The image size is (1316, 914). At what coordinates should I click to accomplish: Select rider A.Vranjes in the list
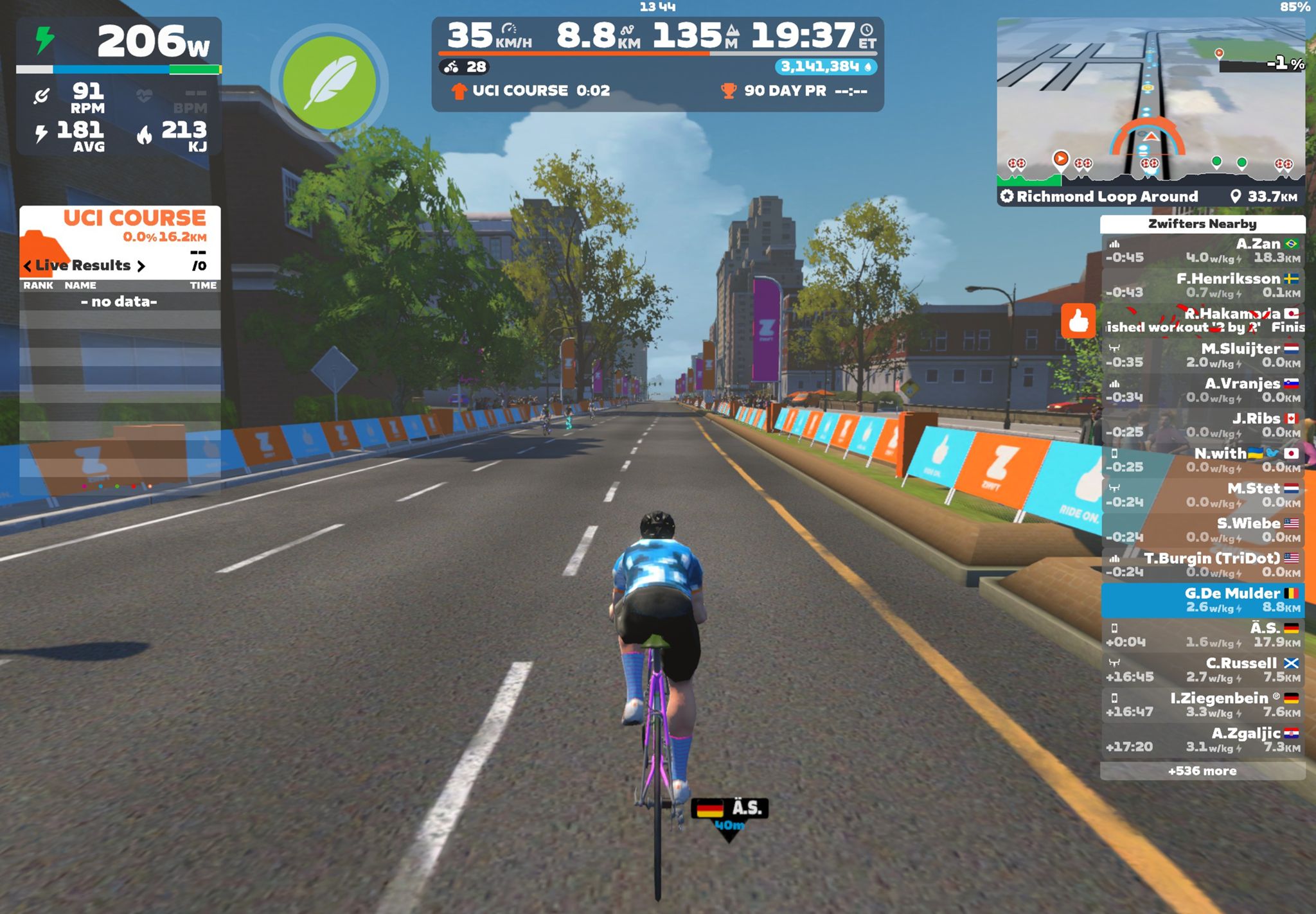[x=1202, y=390]
